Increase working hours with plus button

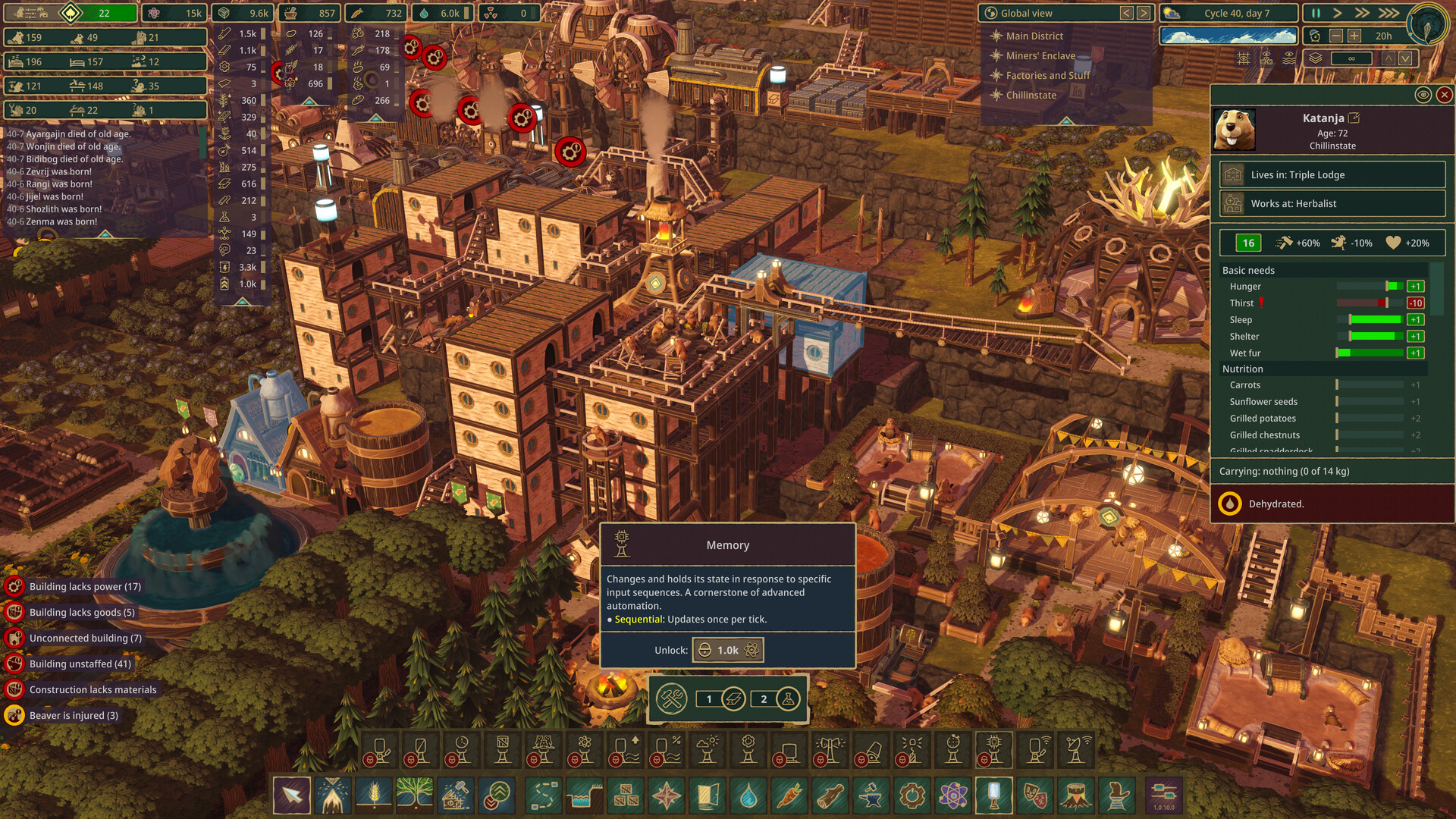click(1354, 36)
